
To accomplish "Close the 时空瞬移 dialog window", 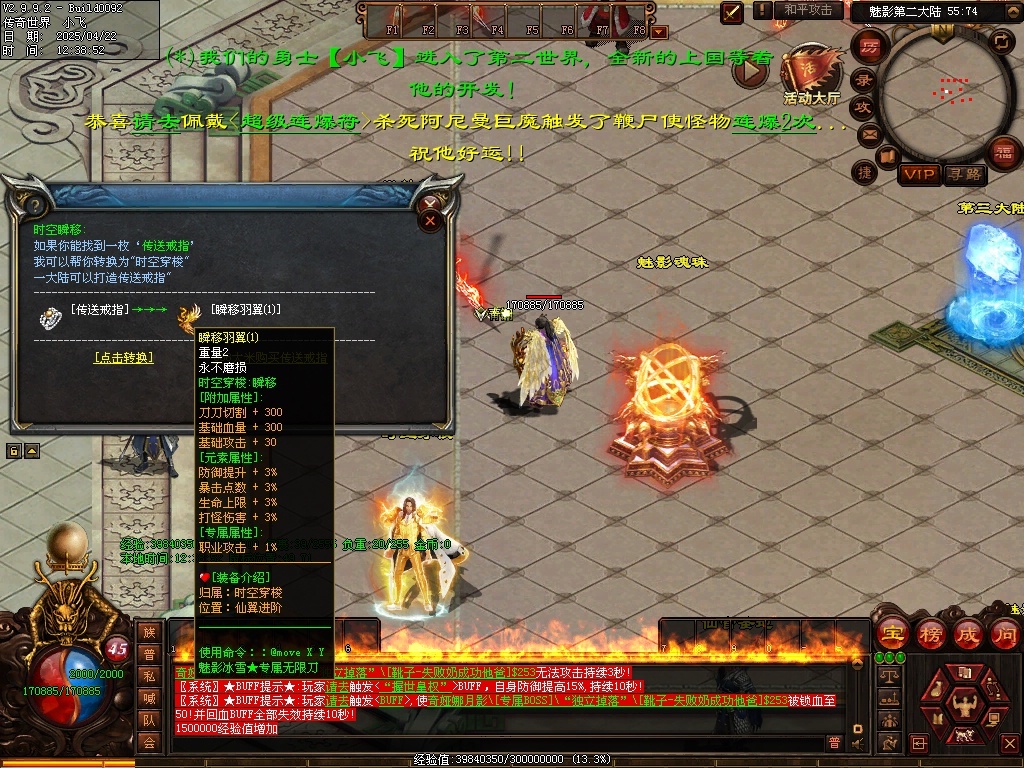I will [x=431, y=217].
